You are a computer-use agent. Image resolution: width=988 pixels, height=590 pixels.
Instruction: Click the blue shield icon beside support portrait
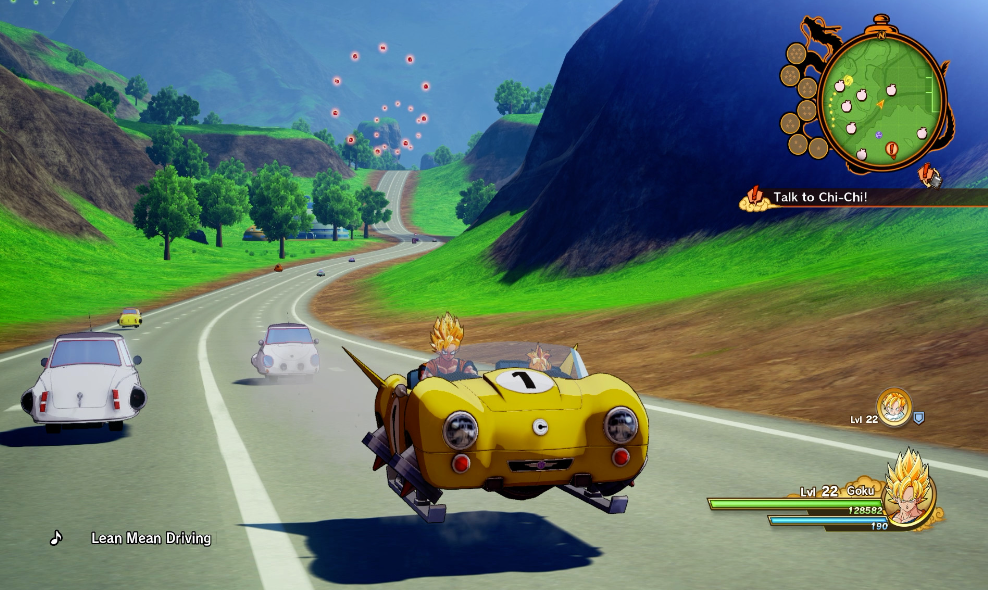pyautogui.click(x=919, y=417)
